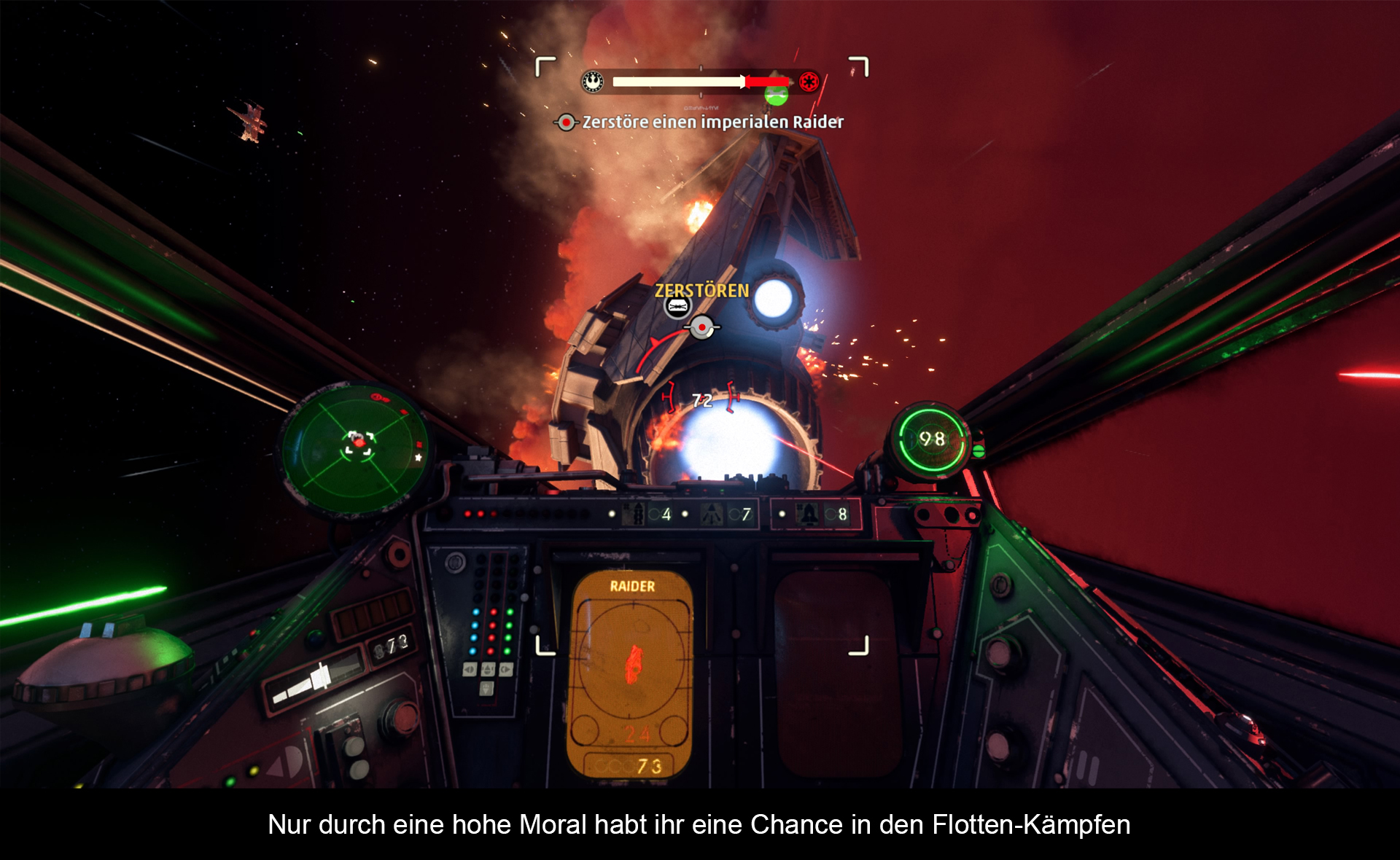
Task: Click the green circular radar scope
Action: pos(356,447)
